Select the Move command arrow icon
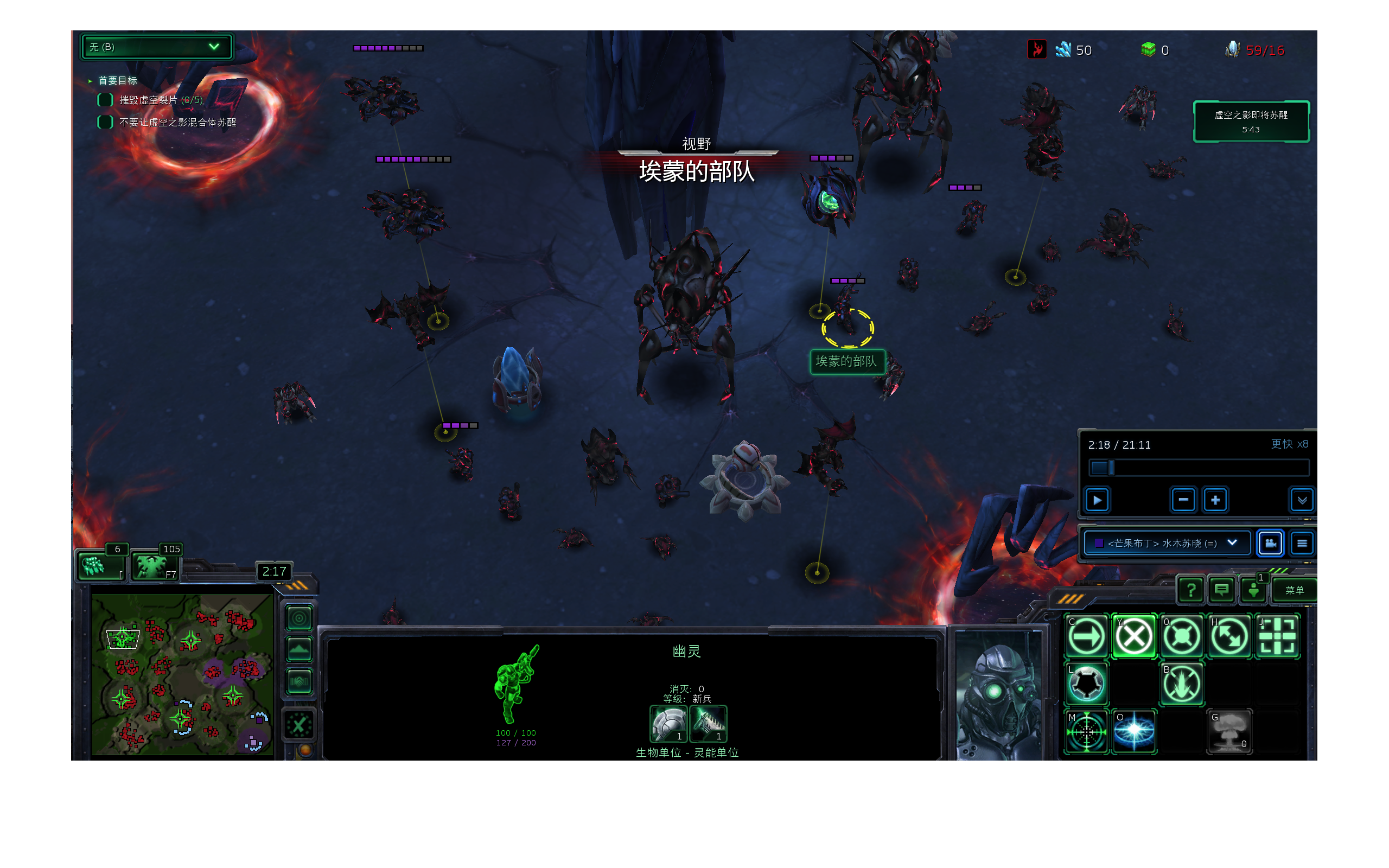Viewport: 1389px width, 868px height. (x=1086, y=636)
